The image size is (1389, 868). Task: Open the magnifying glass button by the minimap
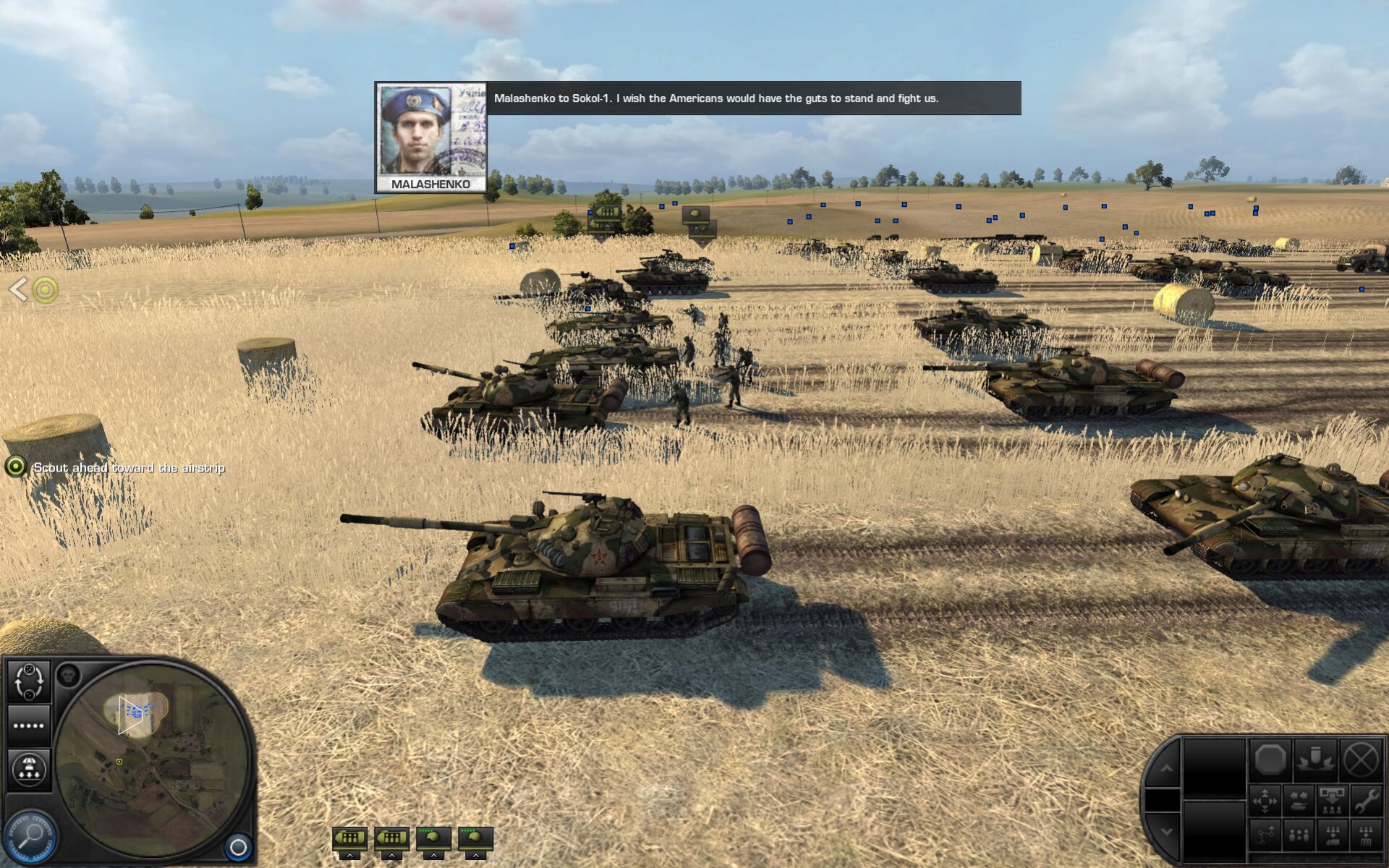(x=30, y=837)
